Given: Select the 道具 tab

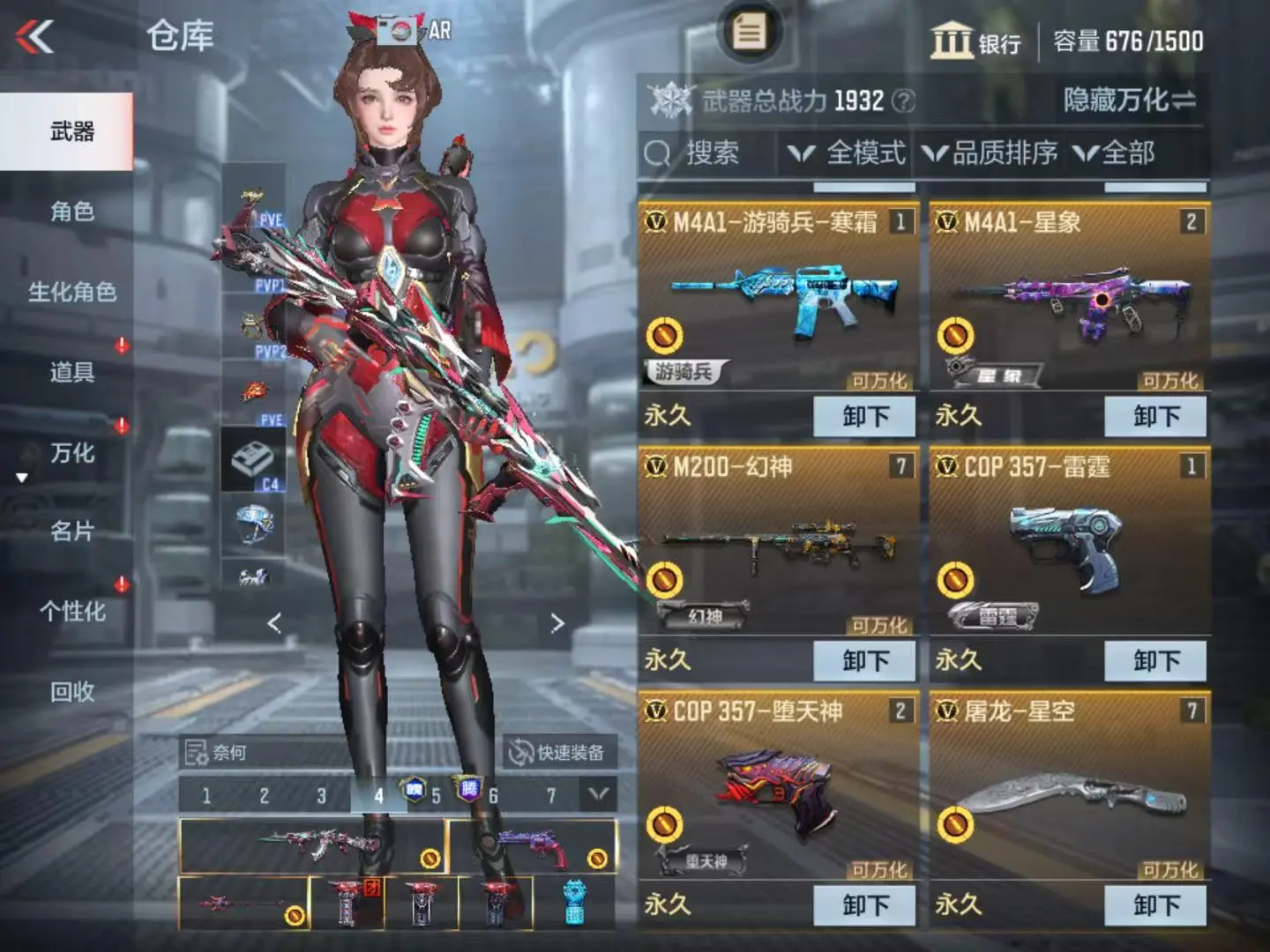Looking at the screenshot, I should pyautogui.click(x=71, y=372).
